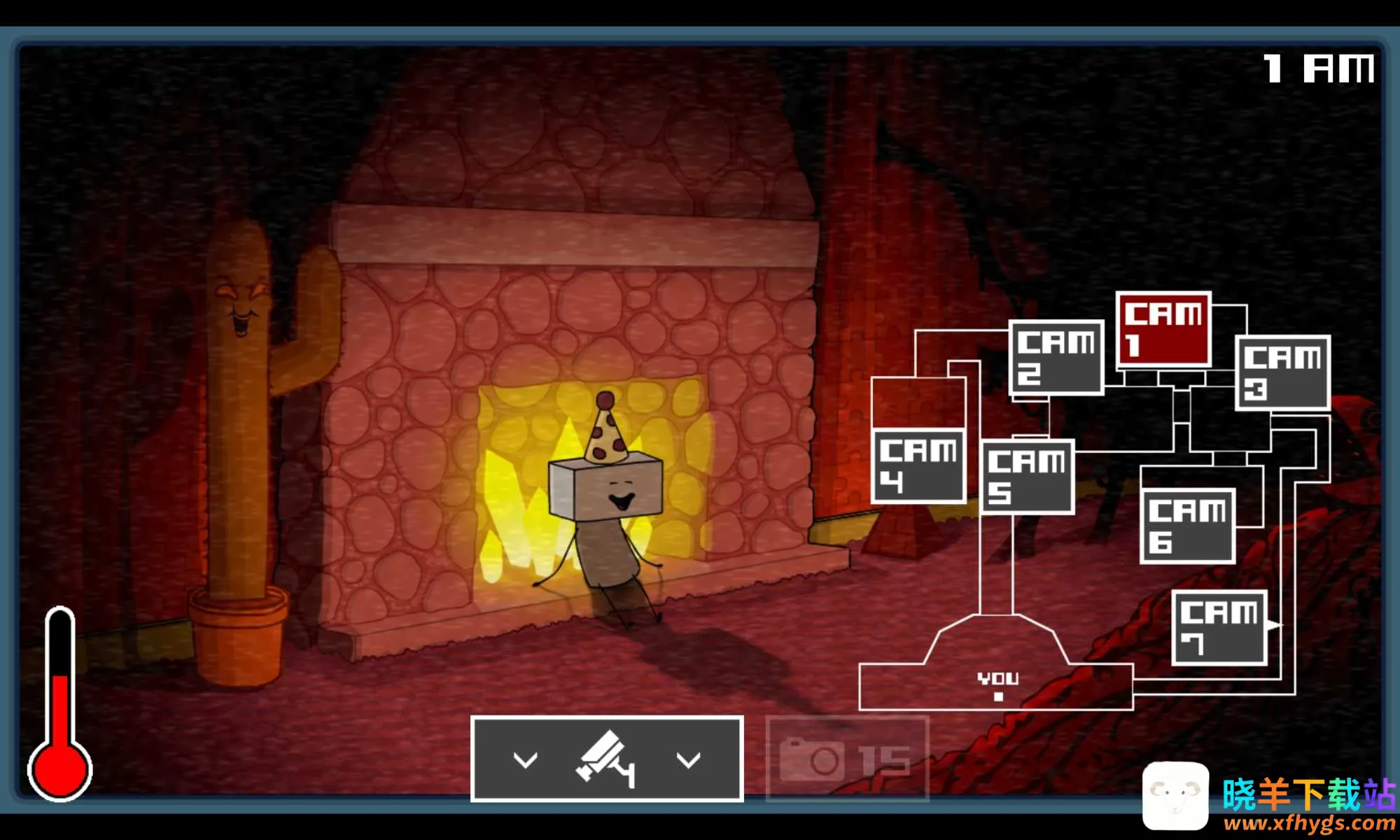Screen dimensions: 1400x840
Task: Select CAM 2 on the map
Action: pos(1056,358)
